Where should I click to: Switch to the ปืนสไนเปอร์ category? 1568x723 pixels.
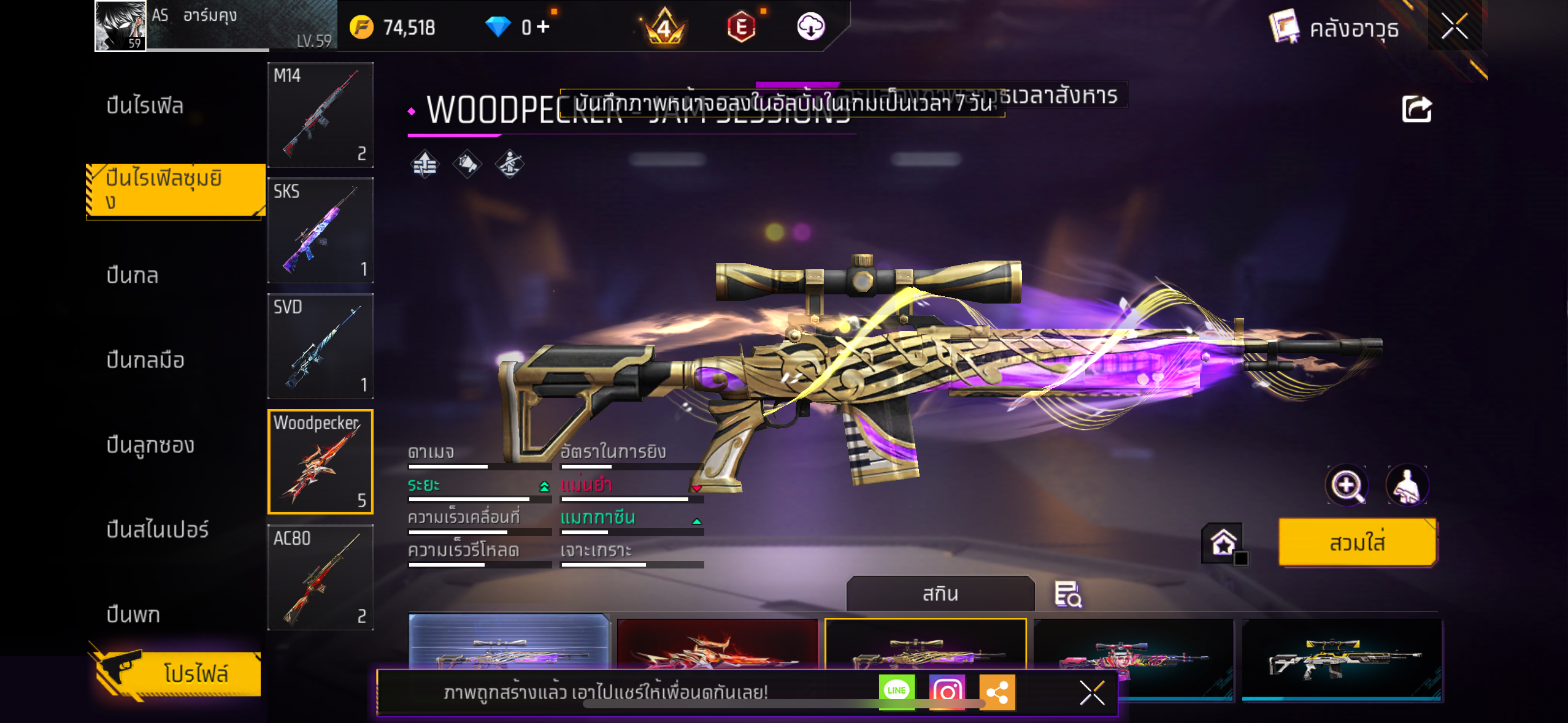[158, 529]
